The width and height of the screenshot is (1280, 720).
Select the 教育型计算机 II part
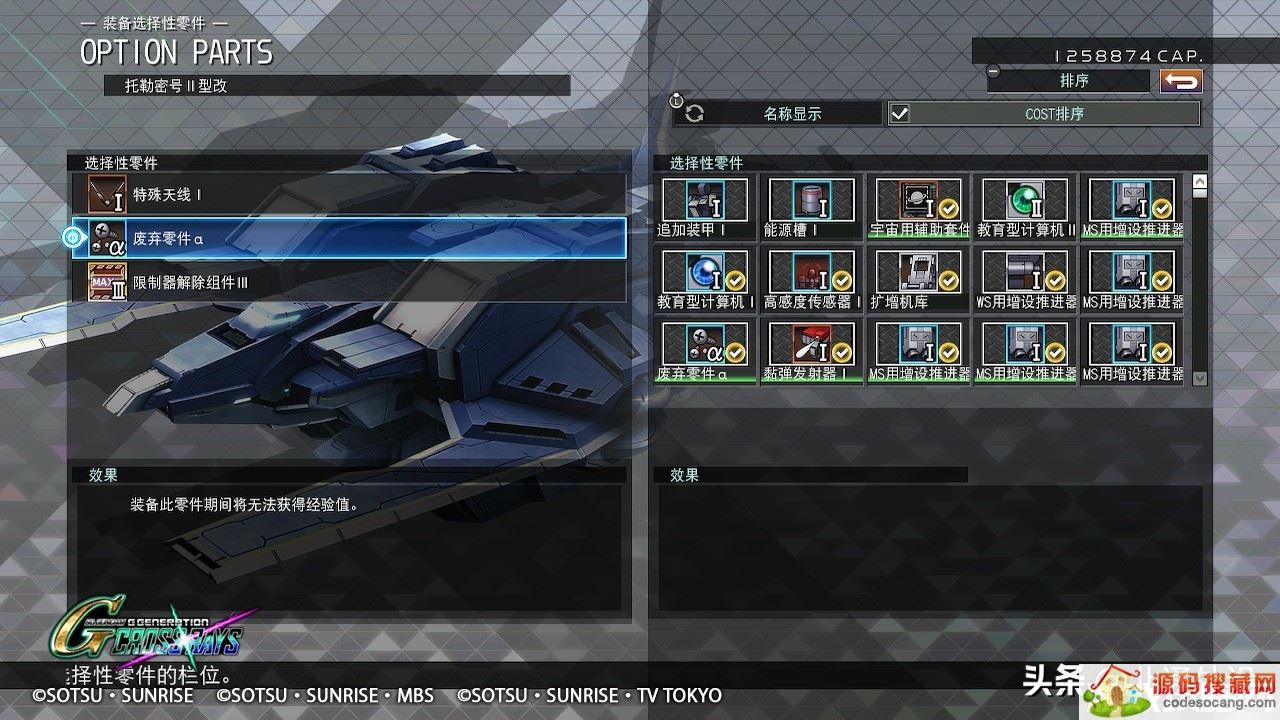(x=1026, y=207)
